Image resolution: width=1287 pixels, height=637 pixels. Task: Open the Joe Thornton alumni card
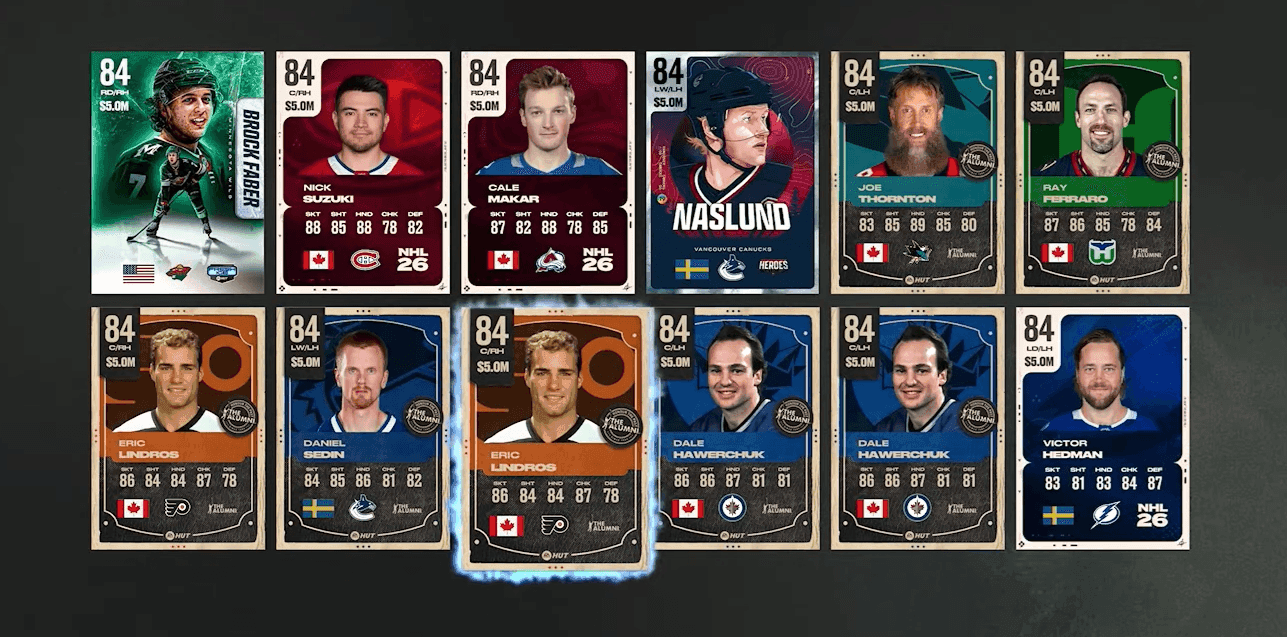(x=918, y=172)
